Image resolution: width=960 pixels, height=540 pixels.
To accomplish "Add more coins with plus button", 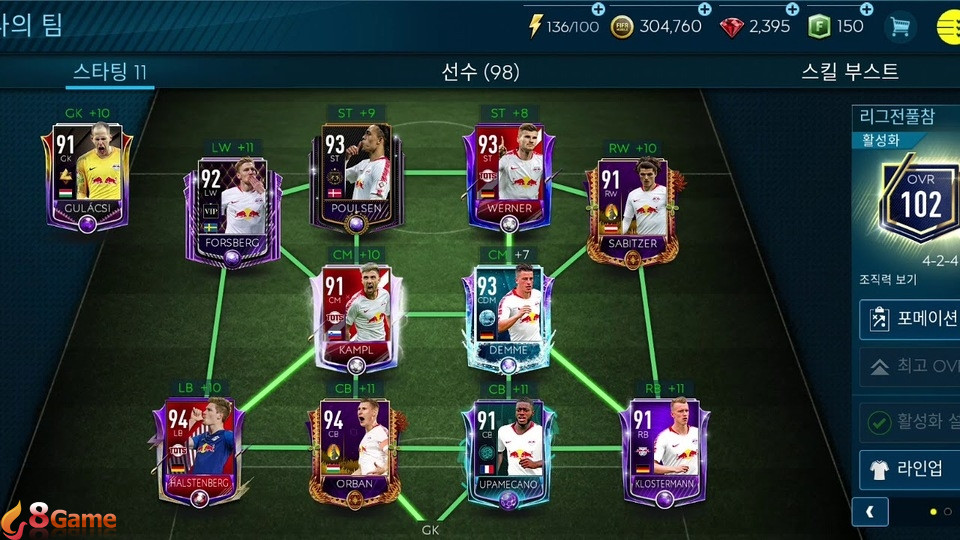I will 677,9.
